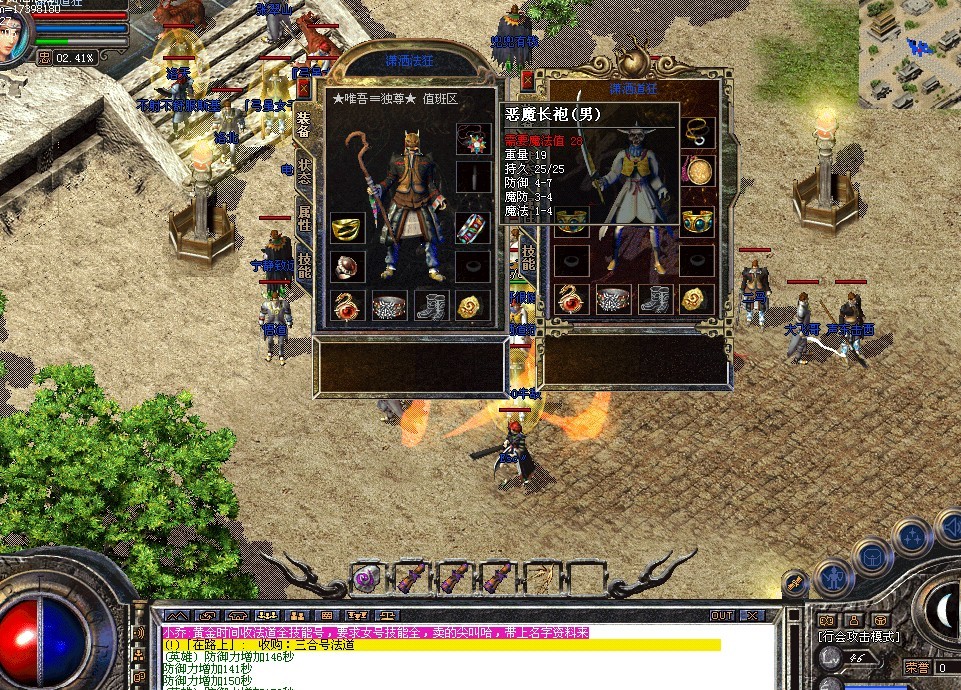Select the yellow 收购 chat message
This screenshot has height=690, width=961.
coord(440,645)
